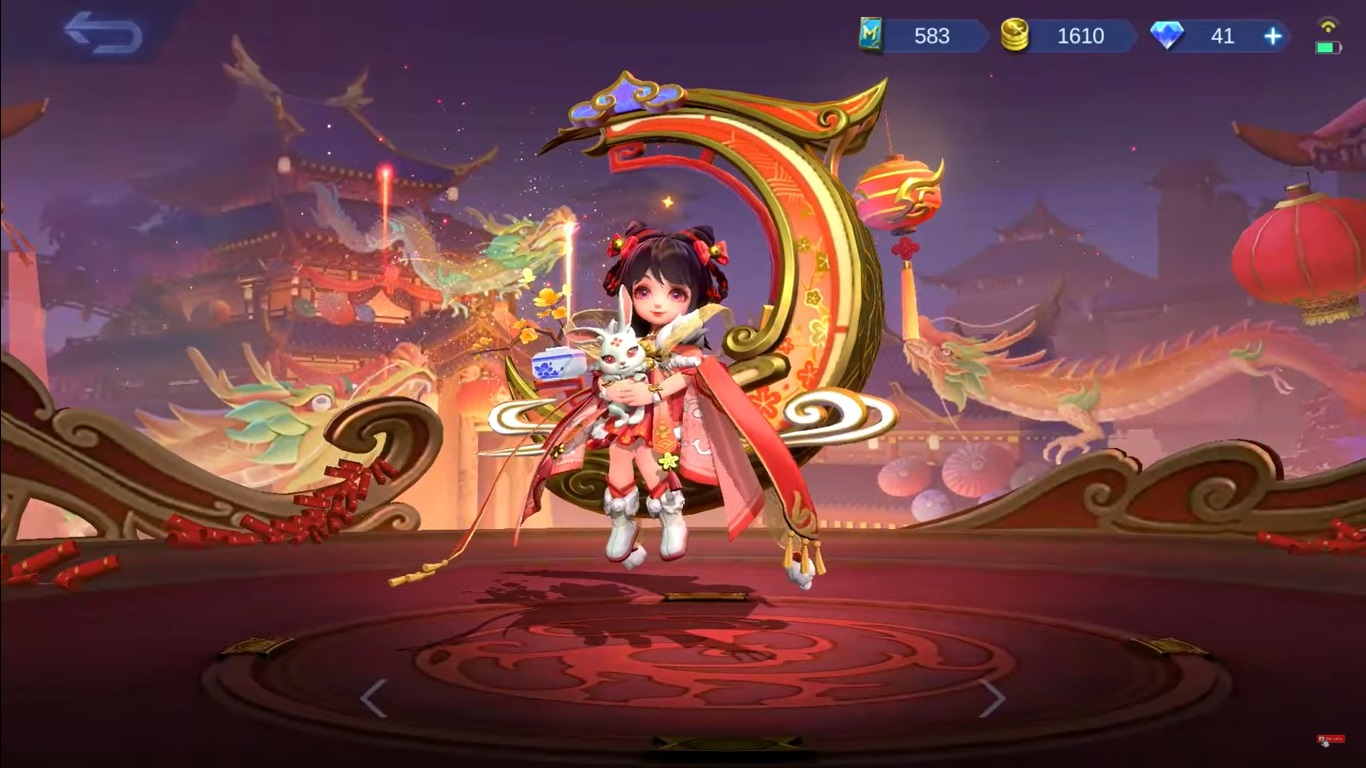This screenshot has width=1366, height=768.
Task: View the previous skin with the left arrow
Action: [373, 700]
